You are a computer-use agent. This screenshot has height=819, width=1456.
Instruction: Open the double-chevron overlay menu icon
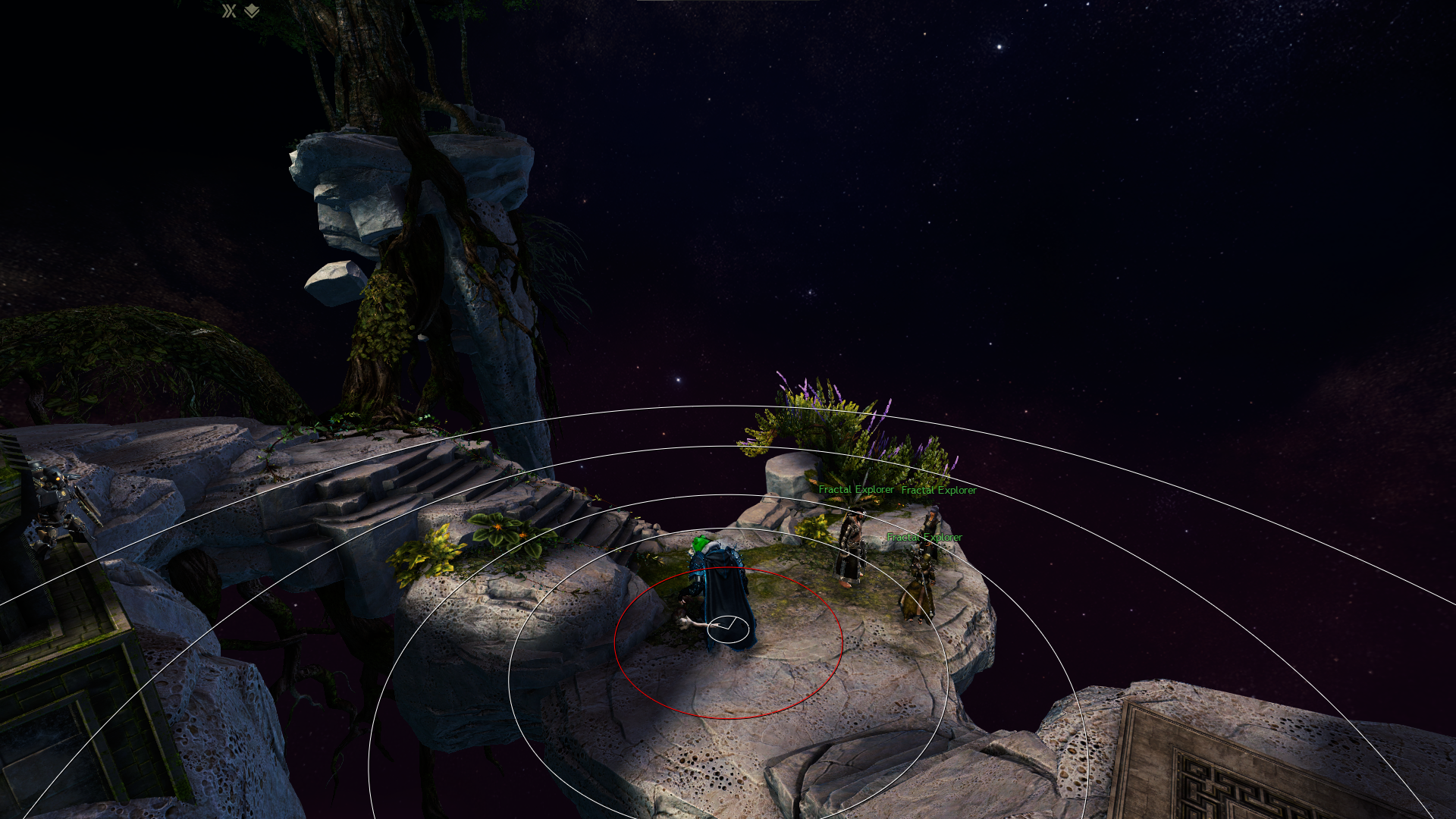229,11
